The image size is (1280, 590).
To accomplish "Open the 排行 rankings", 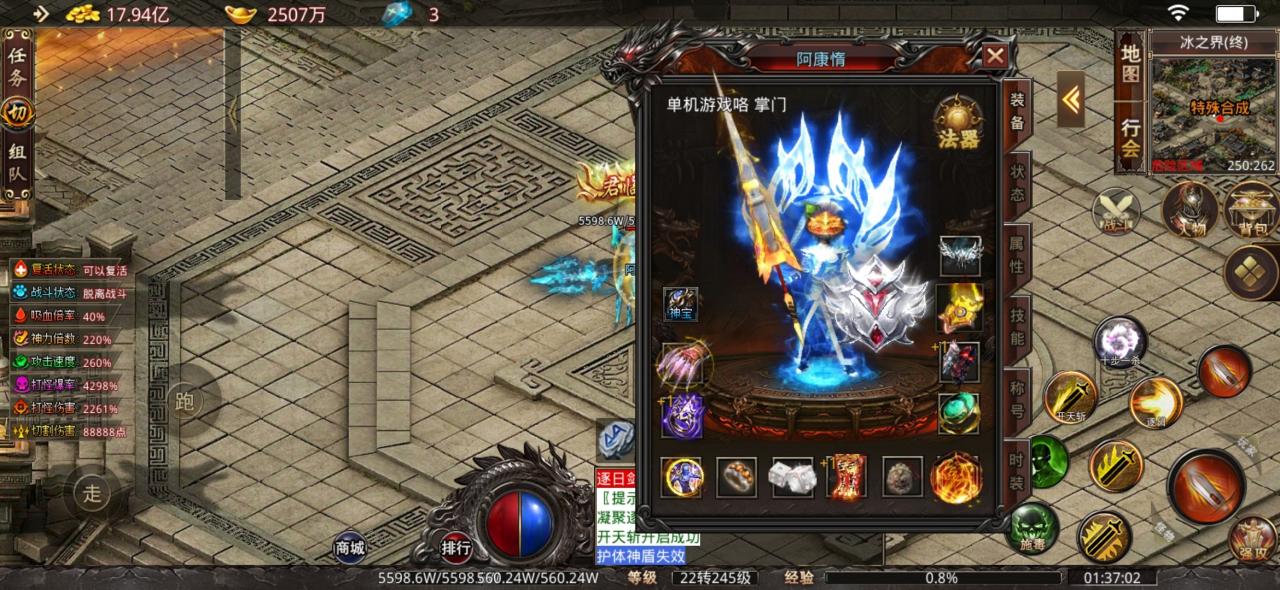I will pos(456,547).
